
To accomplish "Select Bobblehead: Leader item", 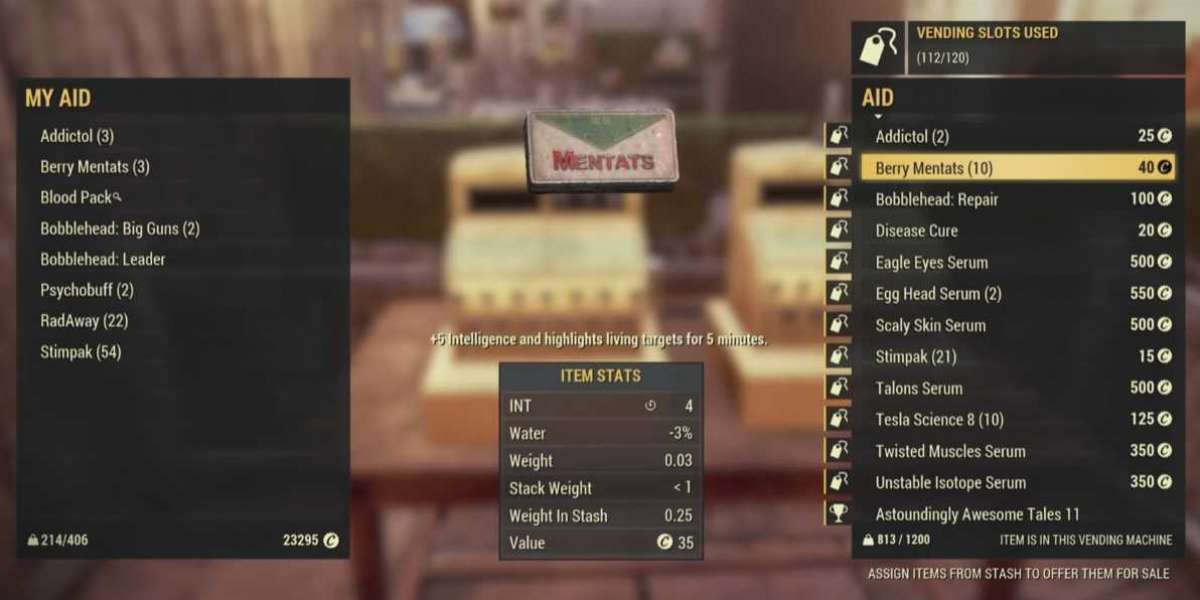I will click(103, 260).
